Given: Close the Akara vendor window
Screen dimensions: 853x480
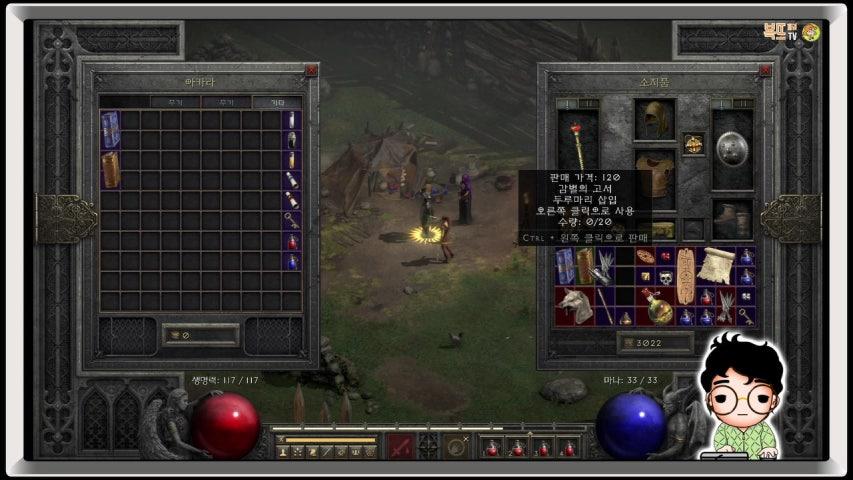Looking at the screenshot, I should point(311,71).
